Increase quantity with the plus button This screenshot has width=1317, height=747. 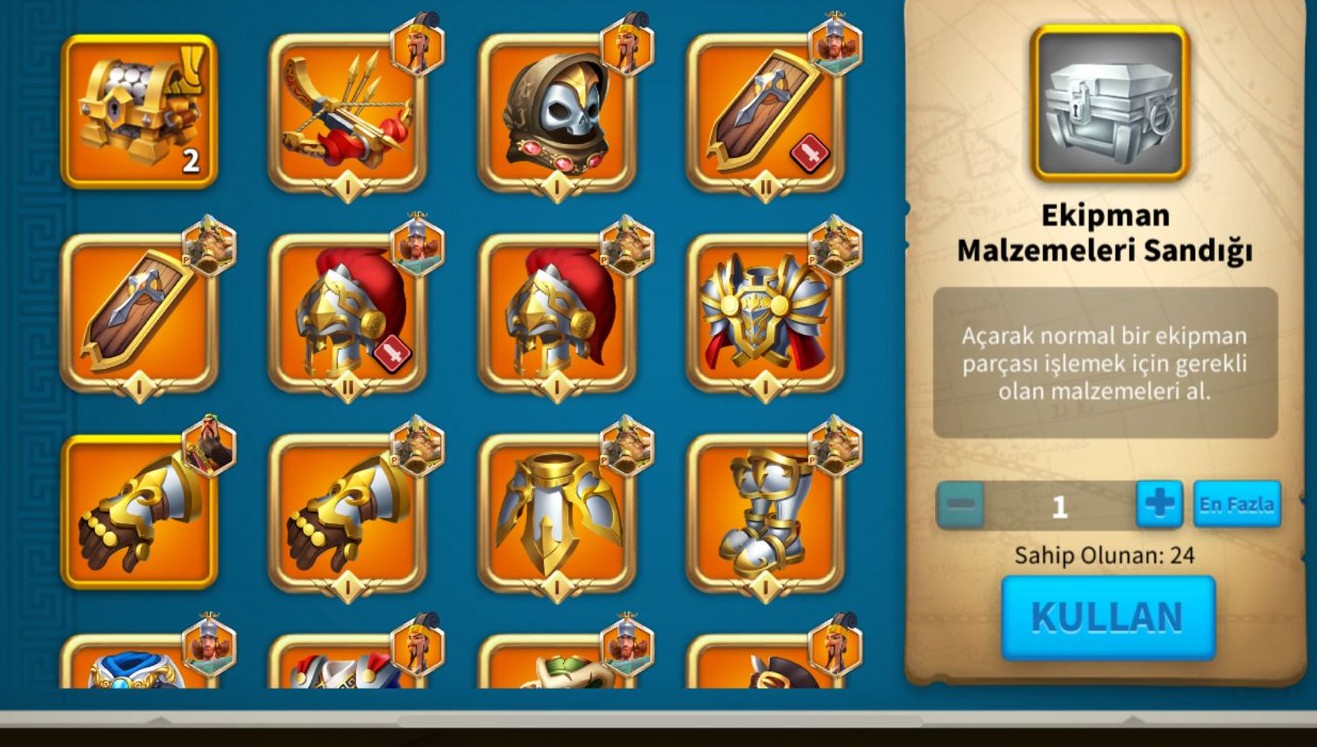pos(1159,504)
